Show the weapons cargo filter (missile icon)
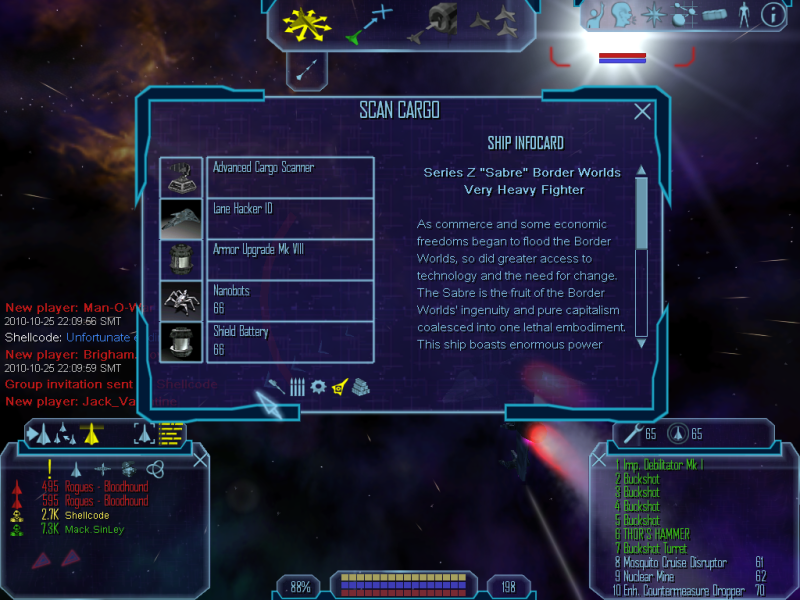800x600 pixels. tap(276, 386)
